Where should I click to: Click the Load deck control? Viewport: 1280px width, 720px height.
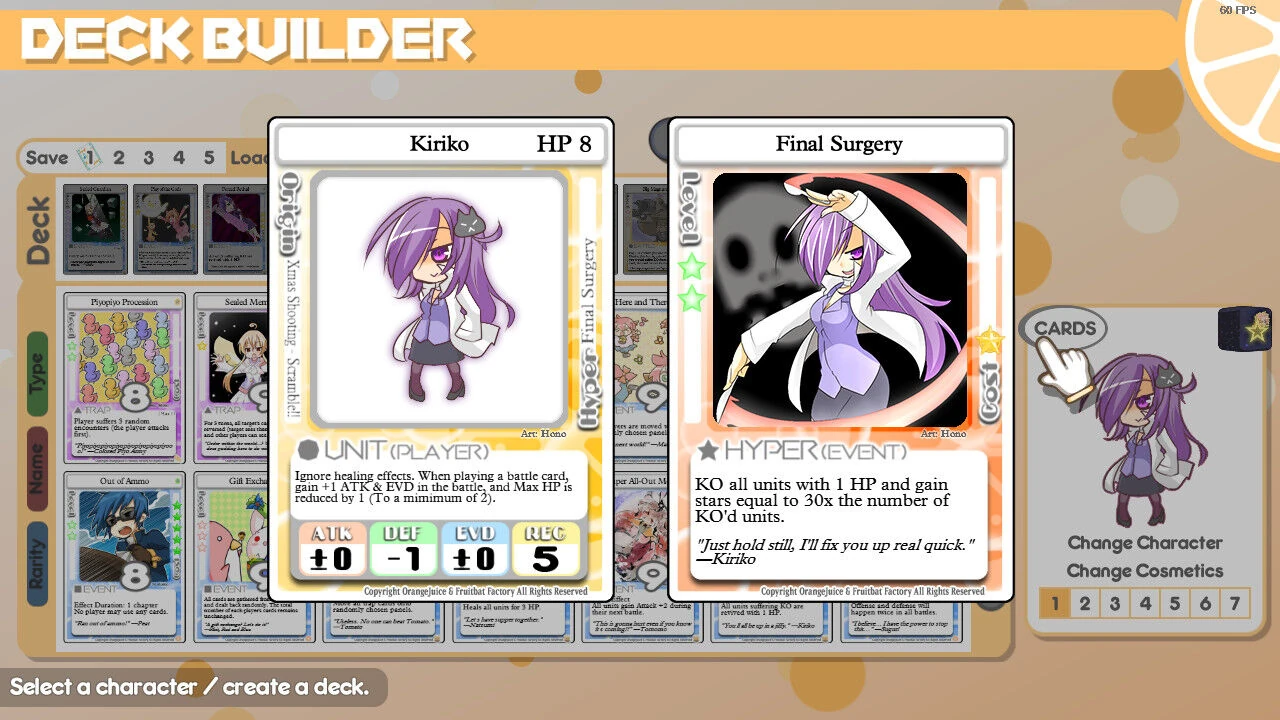[x=250, y=157]
